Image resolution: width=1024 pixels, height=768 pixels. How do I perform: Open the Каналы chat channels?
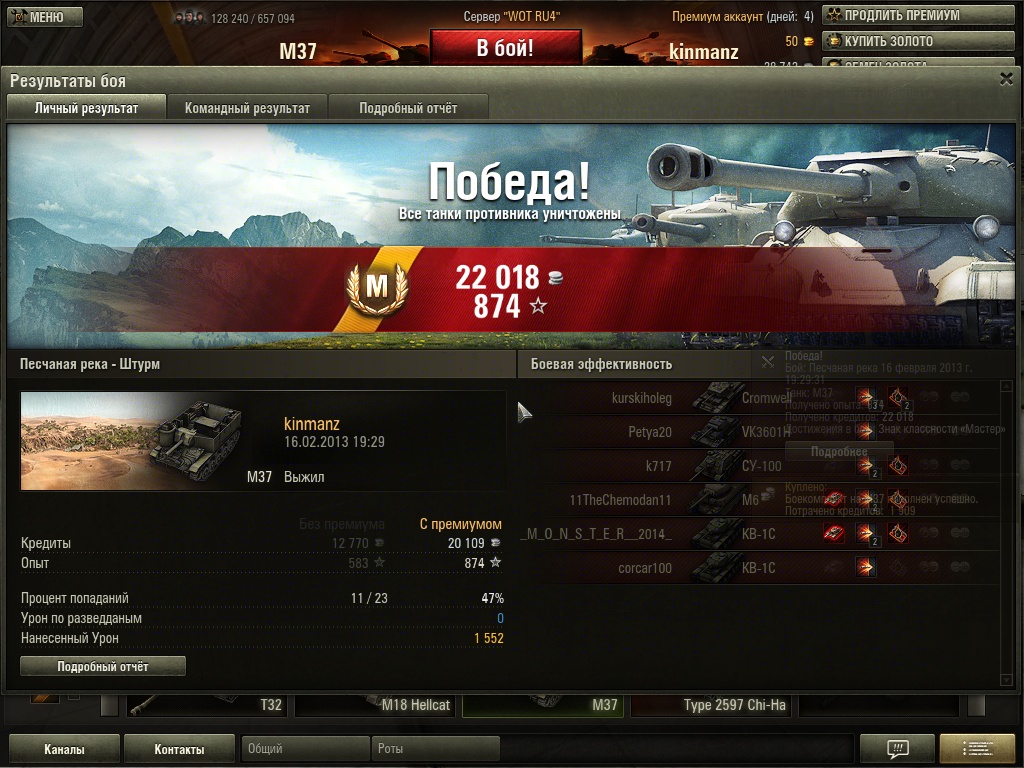click(x=64, y=749)
